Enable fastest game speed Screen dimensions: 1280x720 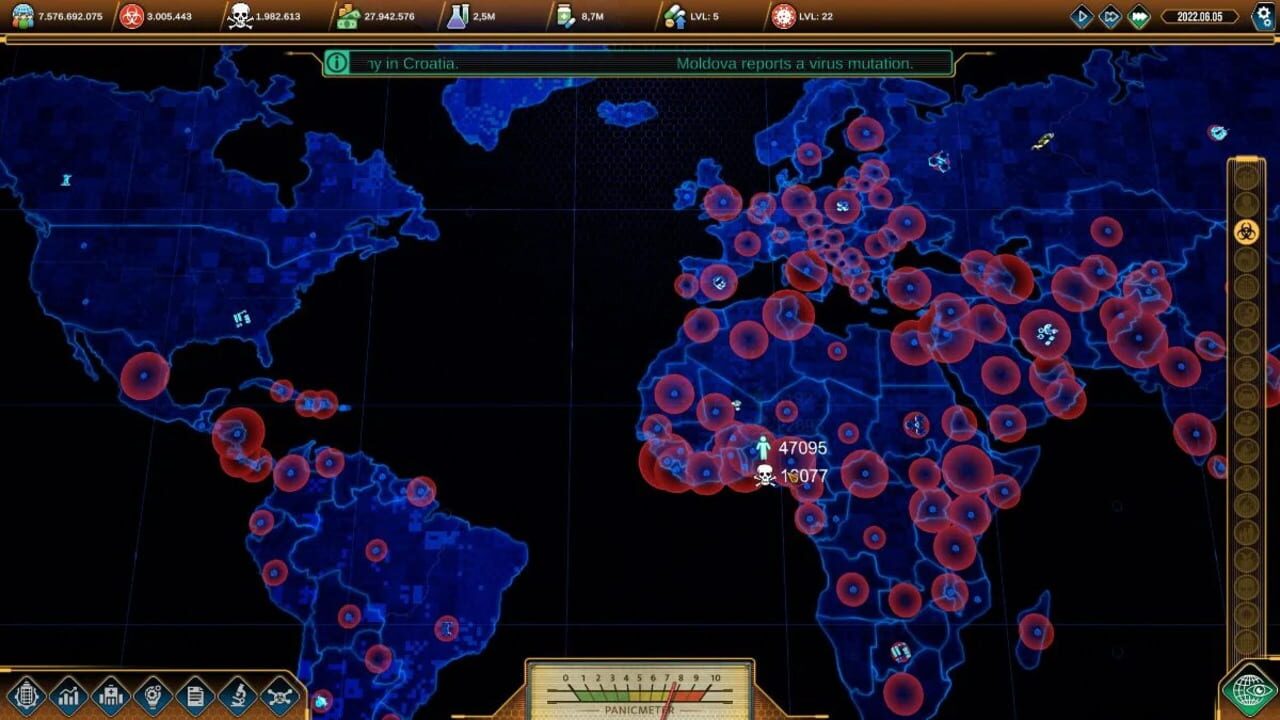(x=1138, y=16)
